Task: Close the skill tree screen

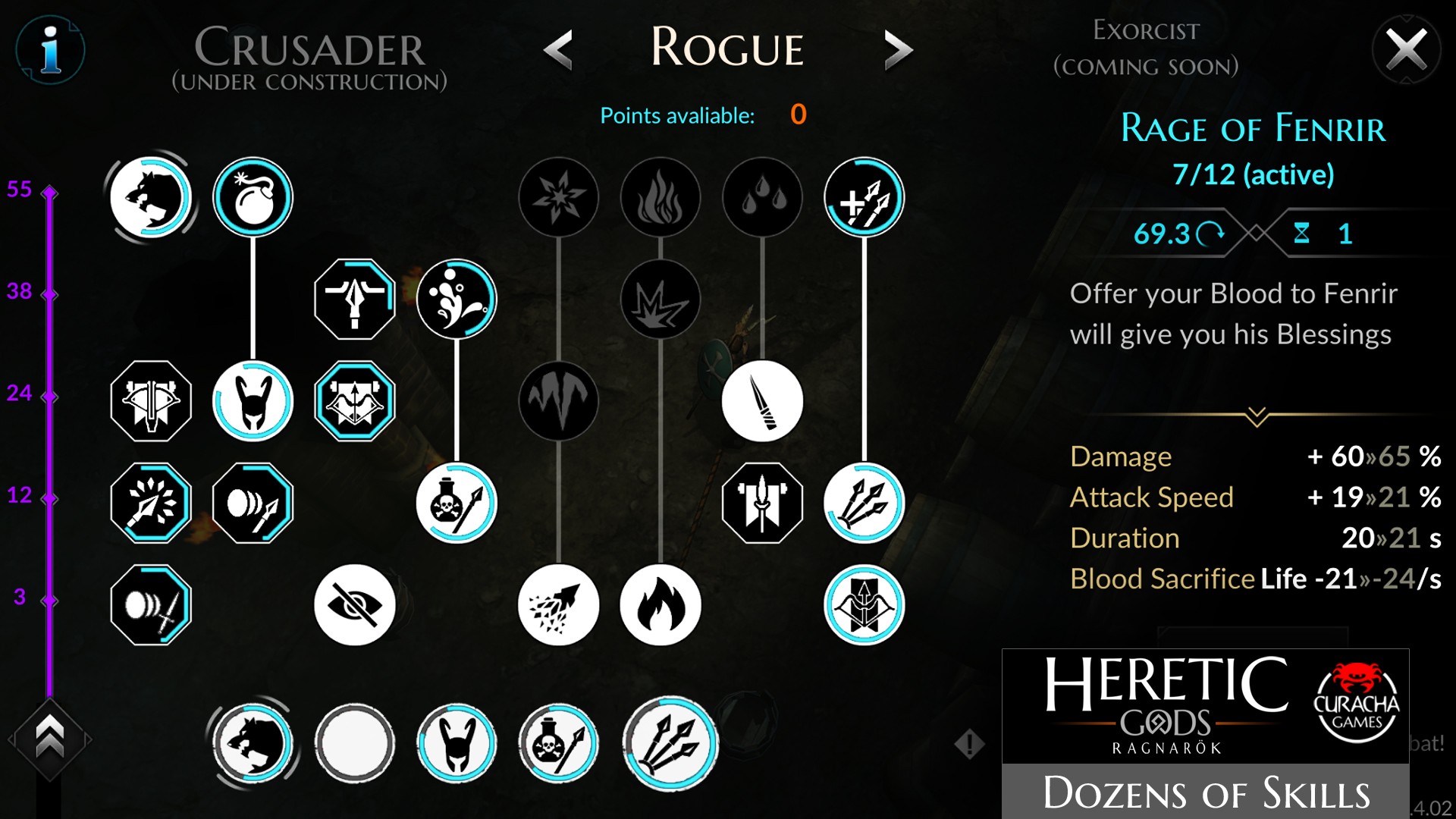Action: (x=1406, y=50)
